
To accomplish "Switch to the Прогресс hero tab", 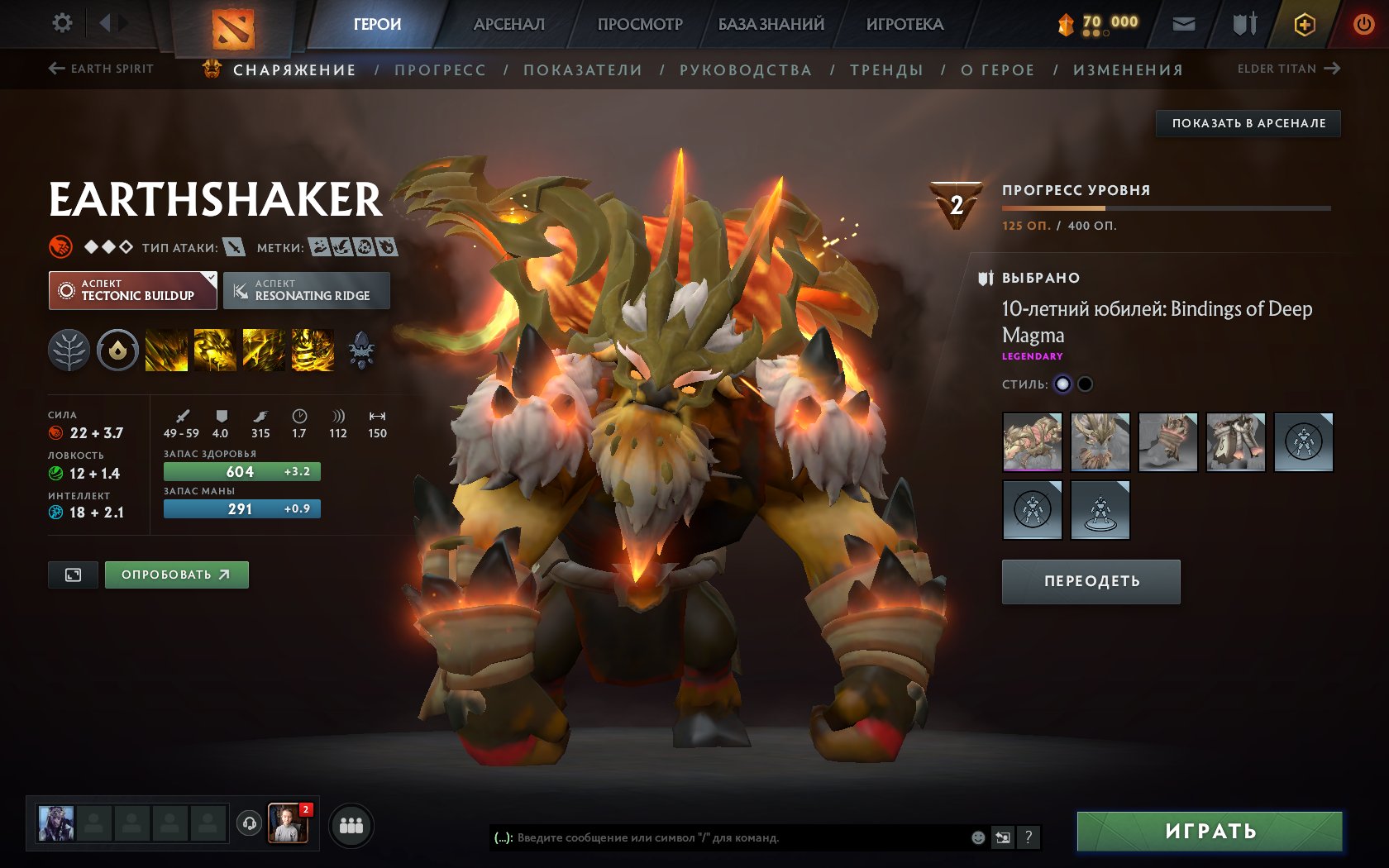I will (x=440, y=70).
